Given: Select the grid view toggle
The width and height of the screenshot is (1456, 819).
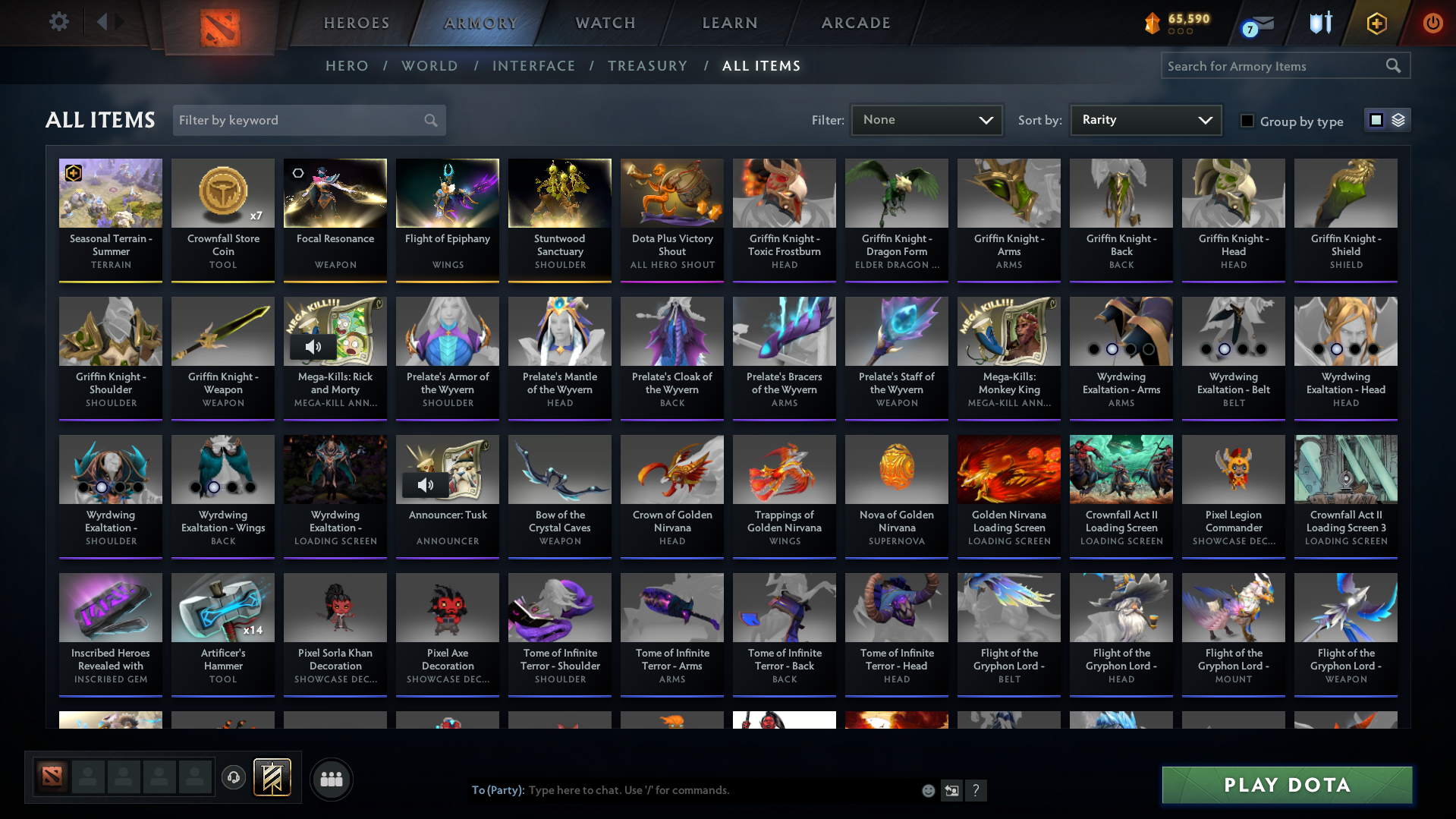Looking at the screenshot, I should tap(1376, 120).
